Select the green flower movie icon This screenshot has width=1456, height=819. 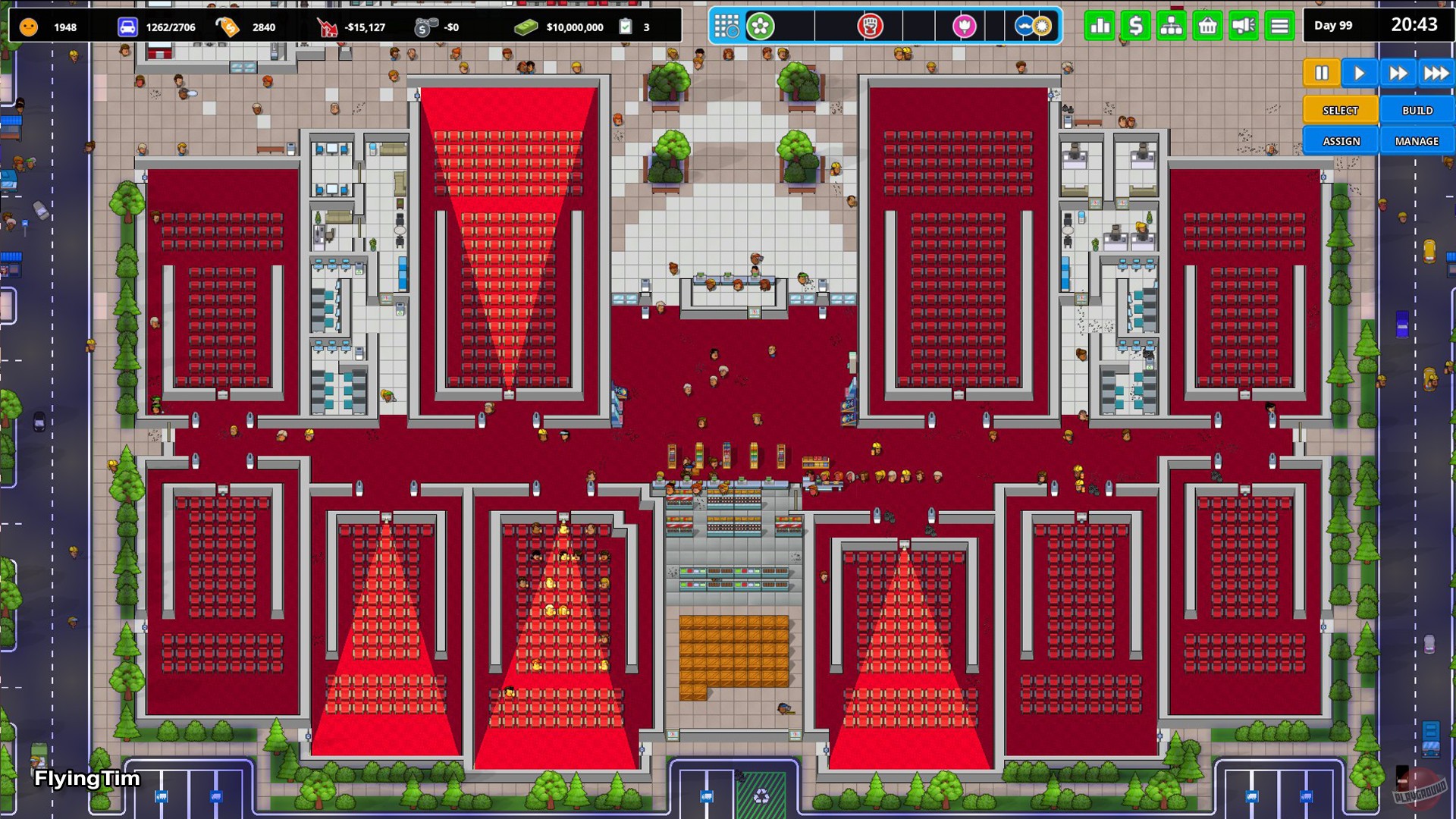click(761, 25)
